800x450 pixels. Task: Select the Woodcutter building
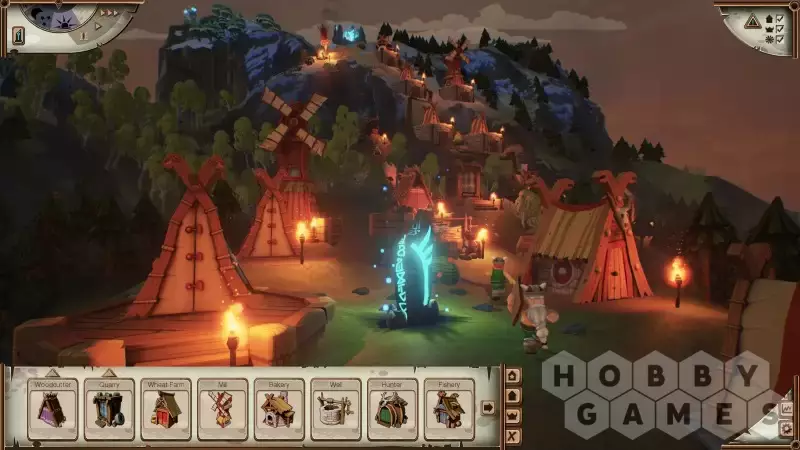(x=52, y=409)
